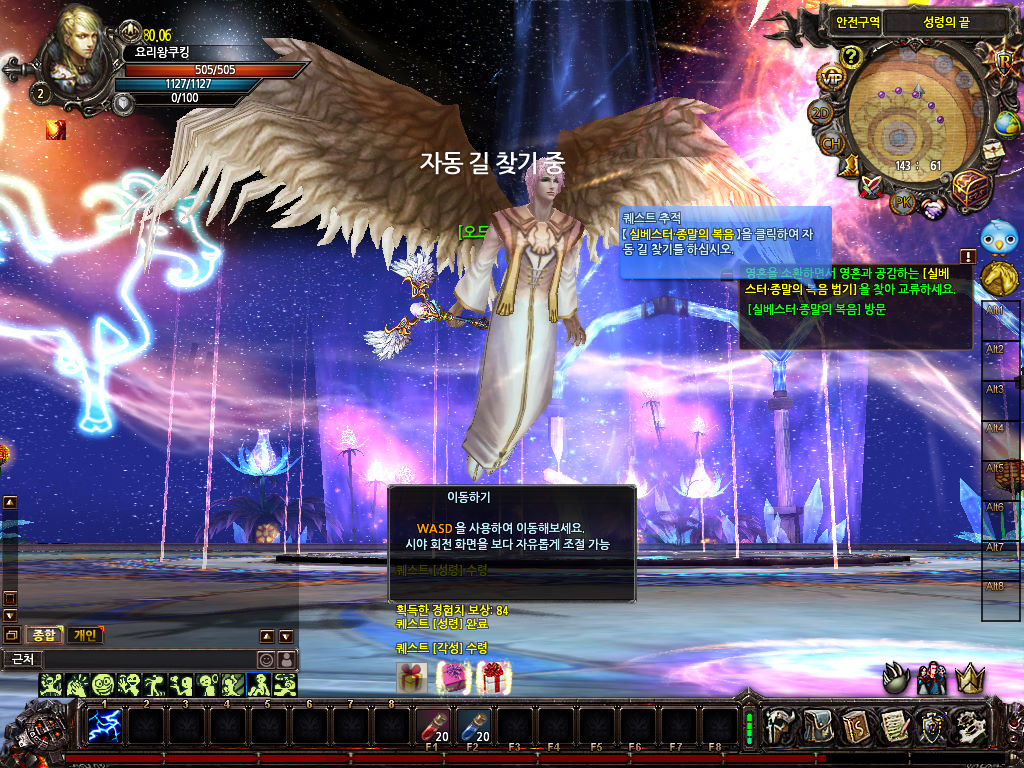
Task: Open the quest scroll with quill icon
Action: pos(892,725)
